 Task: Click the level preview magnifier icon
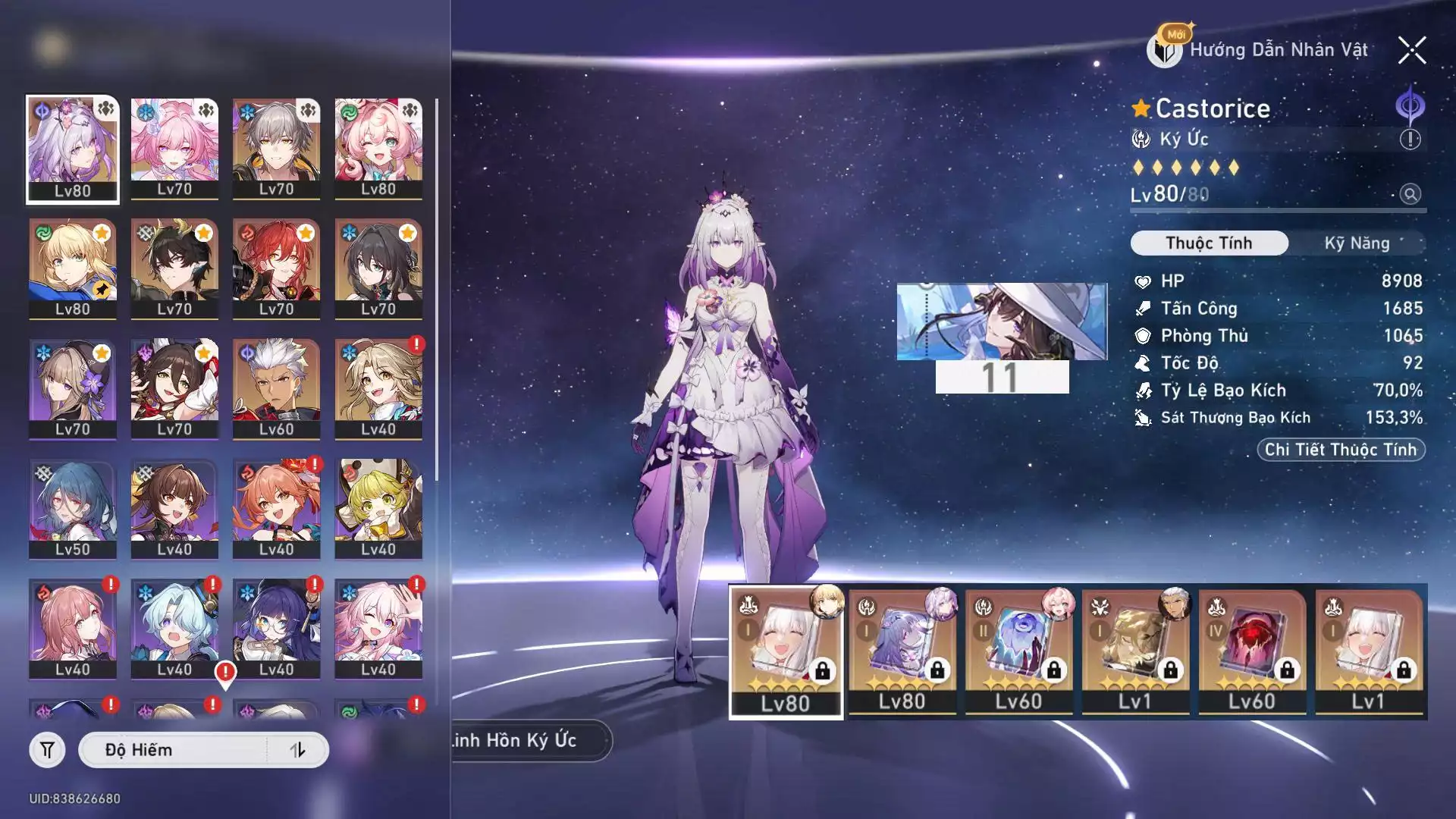click(x=1410, y=194)
